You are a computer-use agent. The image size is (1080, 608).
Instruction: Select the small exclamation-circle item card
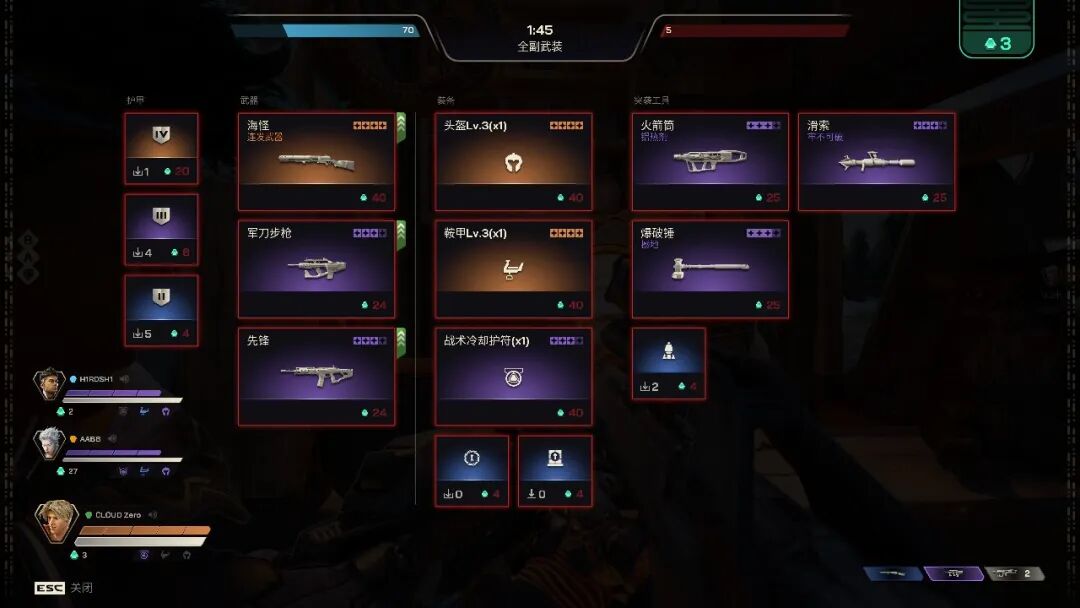pos(472,470)
